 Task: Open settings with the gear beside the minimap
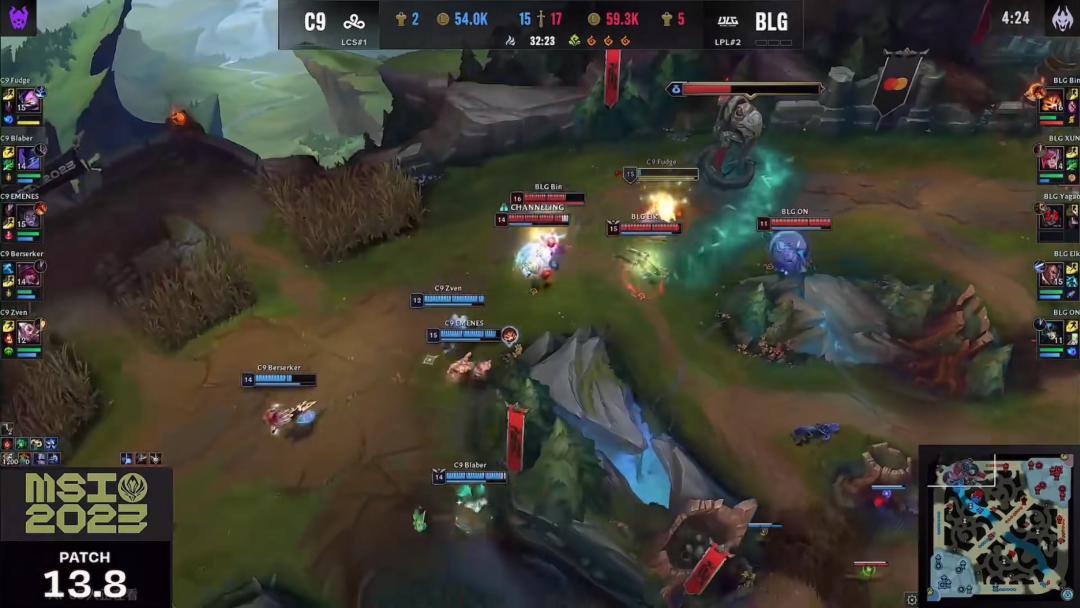tap(911, 599)
